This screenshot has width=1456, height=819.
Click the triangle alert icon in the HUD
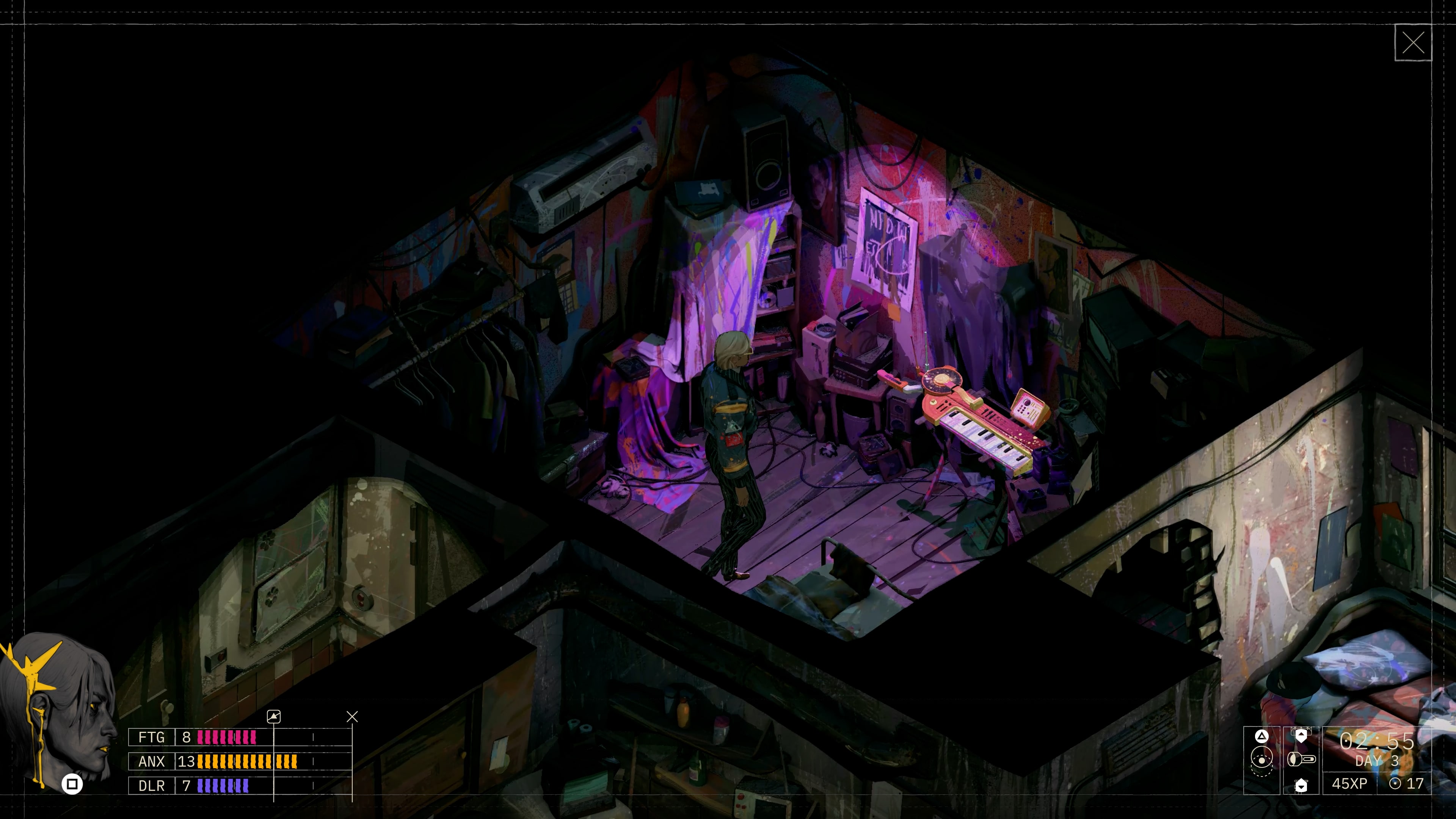[1261, 737]
